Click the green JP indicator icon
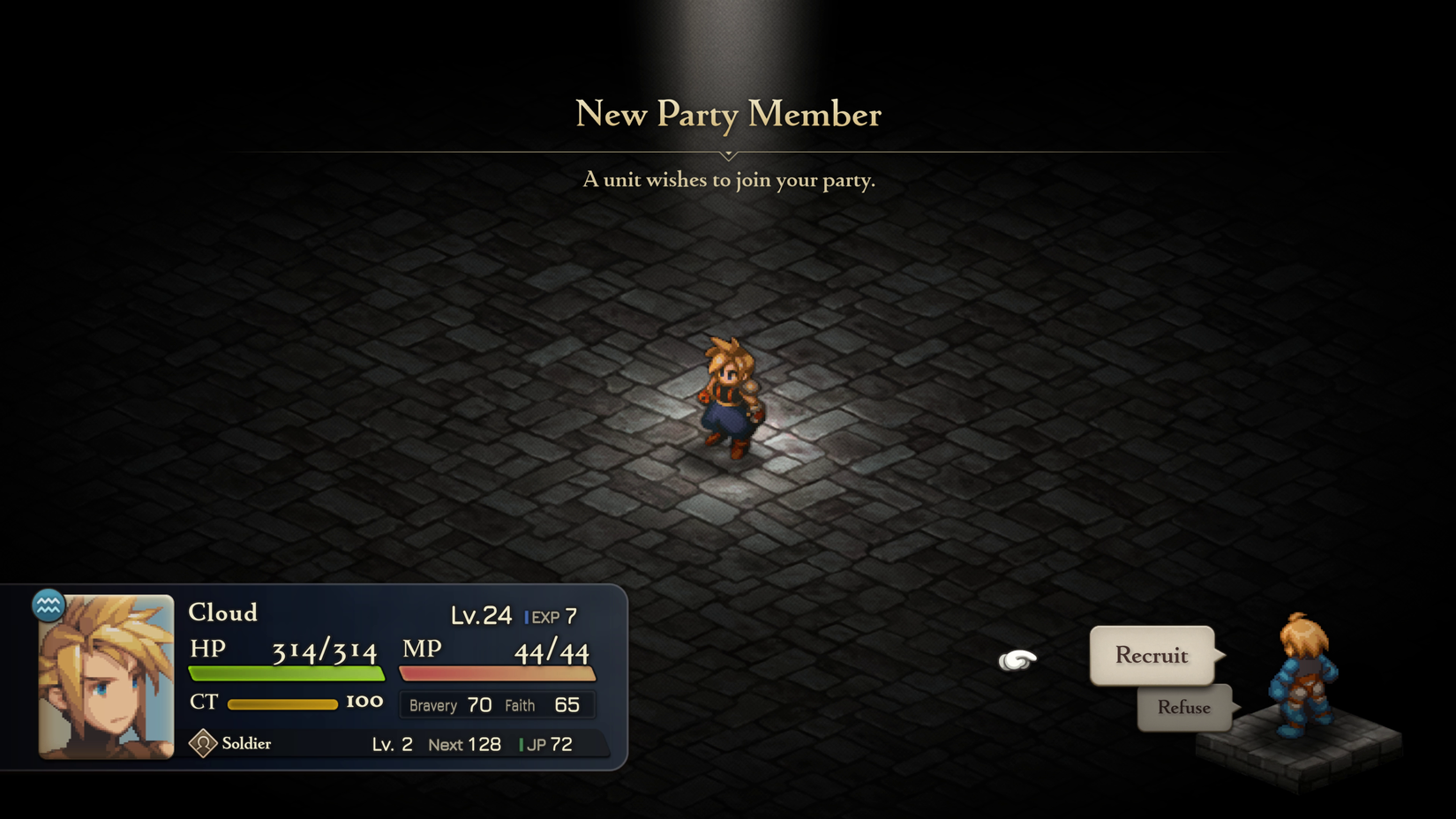The width and height of the screenshot is (1456, 819). (x=522, y=744)
